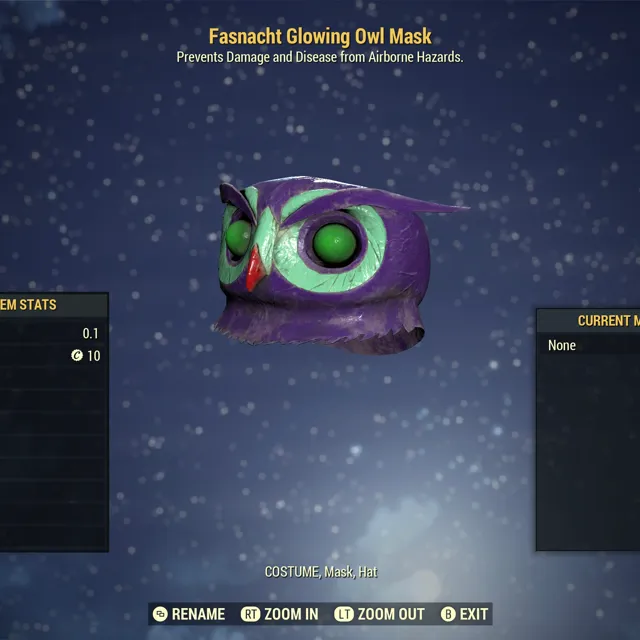This screenshot has width=640, height=640.
Task: Choose ZOOM IN on the item view
Action: [x=283, y=614]
